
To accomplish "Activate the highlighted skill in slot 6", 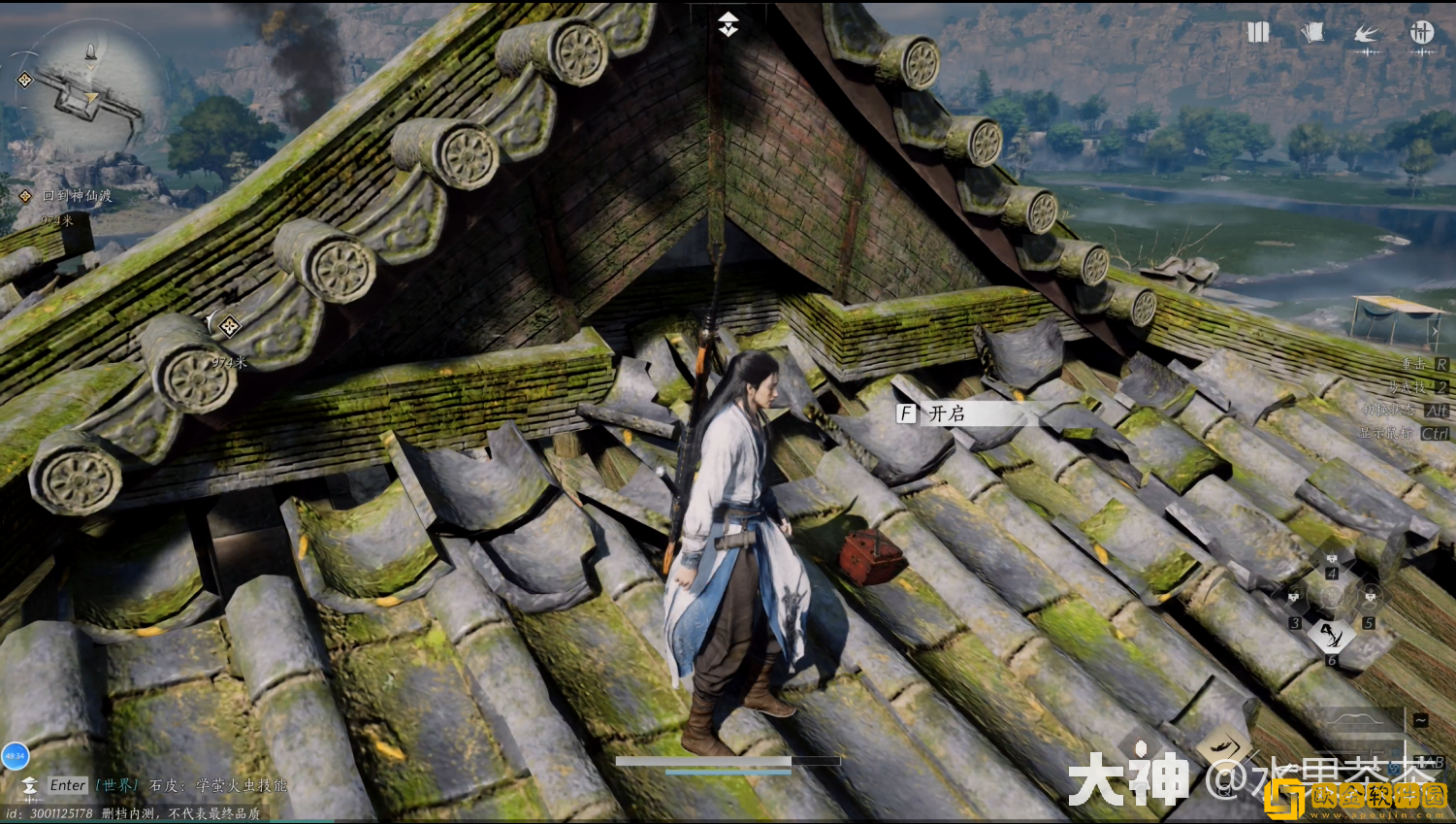I will pos(1331,637).
